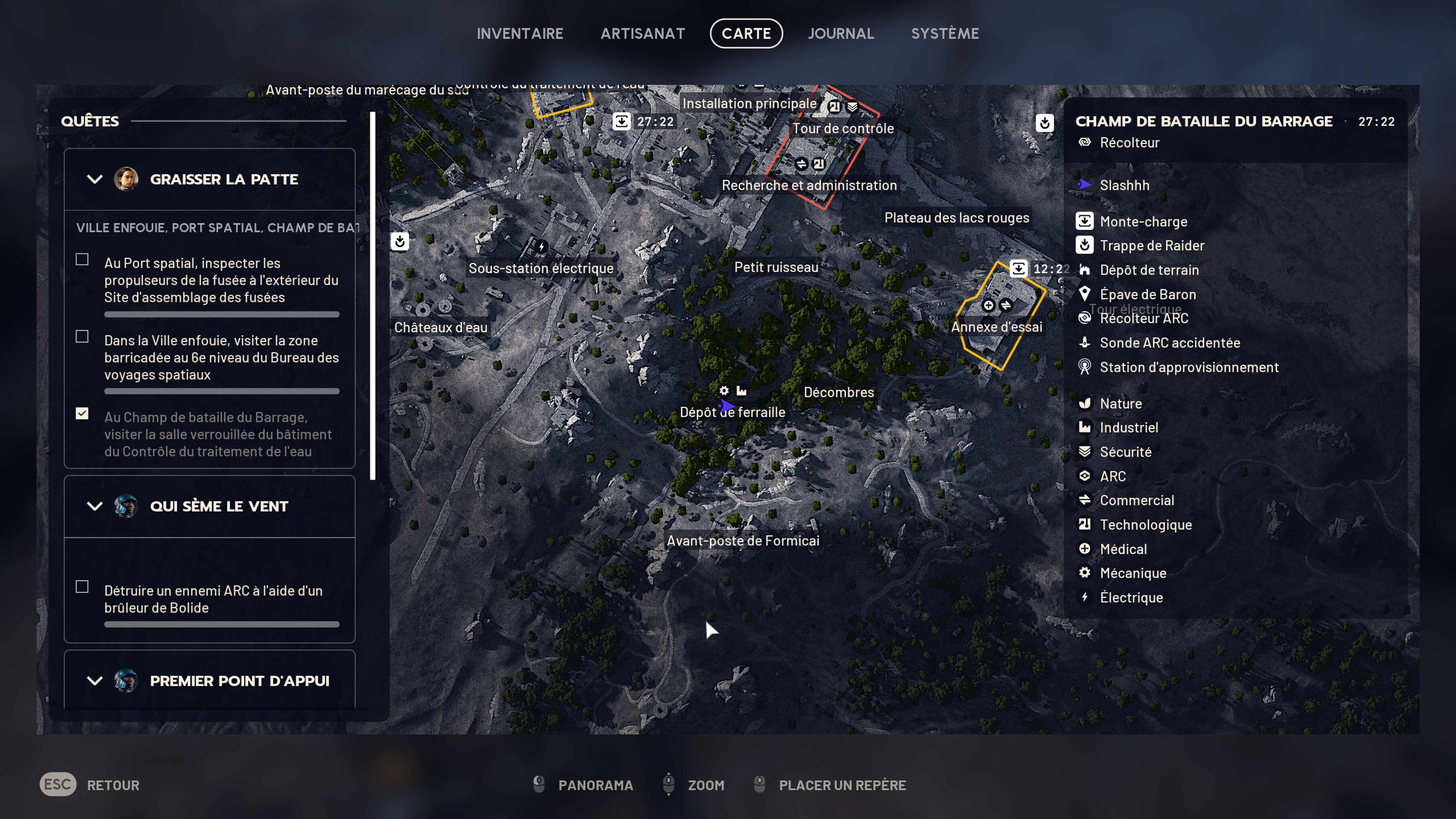Select the Dépôt de terrain legend entry

[x=1149, y=270]
